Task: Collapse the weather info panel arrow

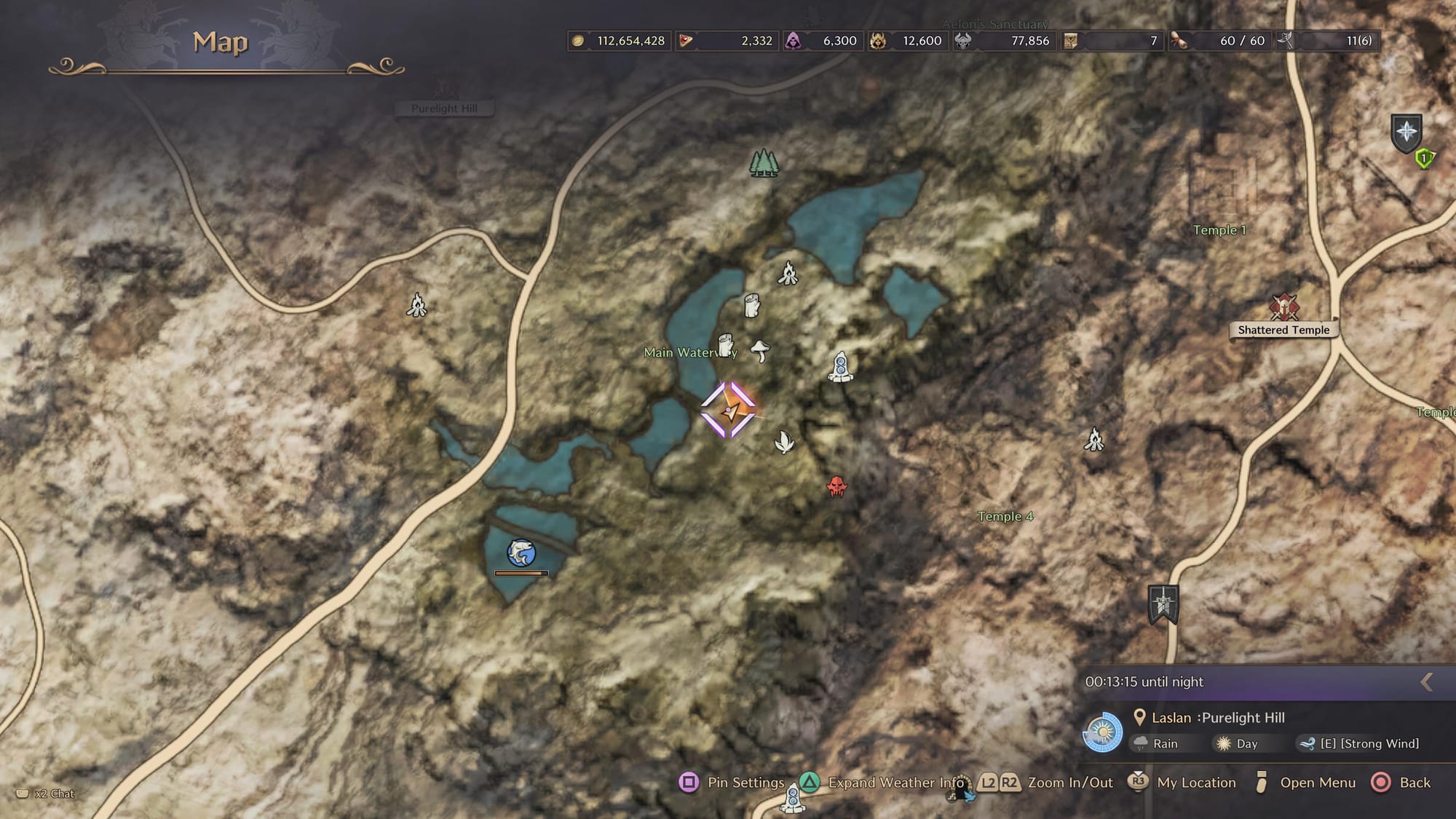Action: tap(1427, 682)
